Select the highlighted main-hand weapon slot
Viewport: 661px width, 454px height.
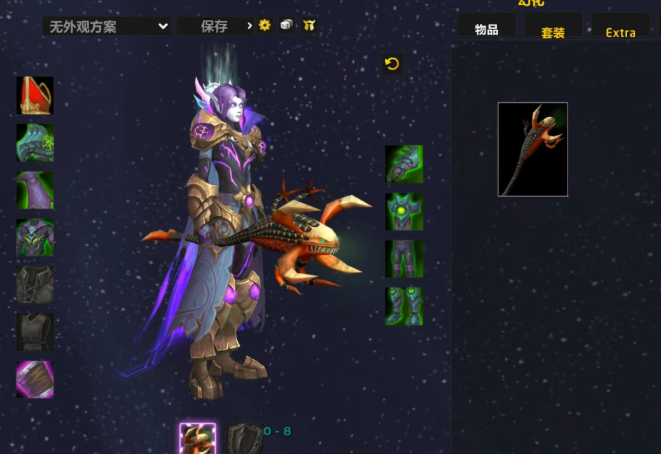coord(197,439)
